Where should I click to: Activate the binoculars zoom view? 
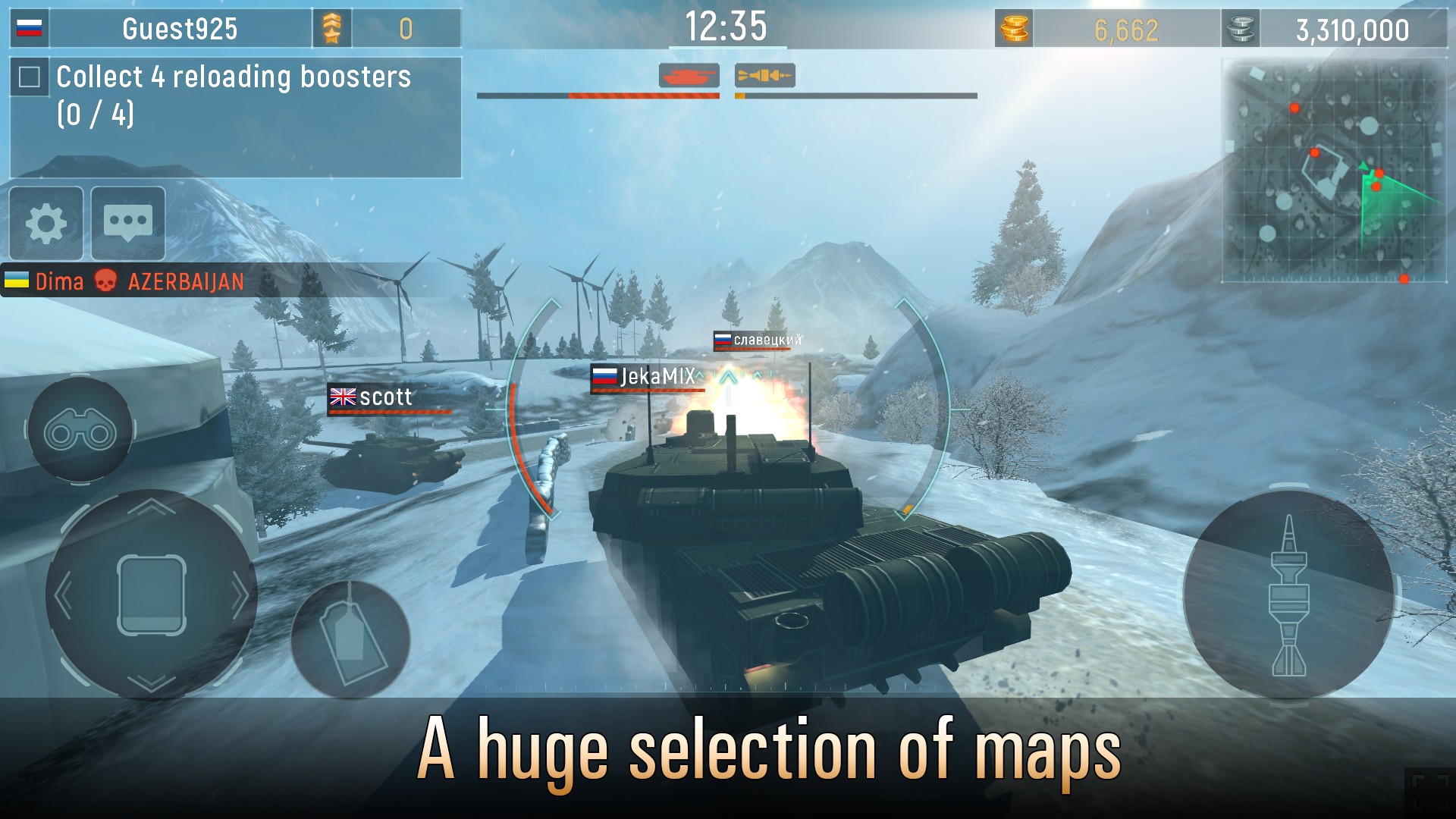coord(80,431)
